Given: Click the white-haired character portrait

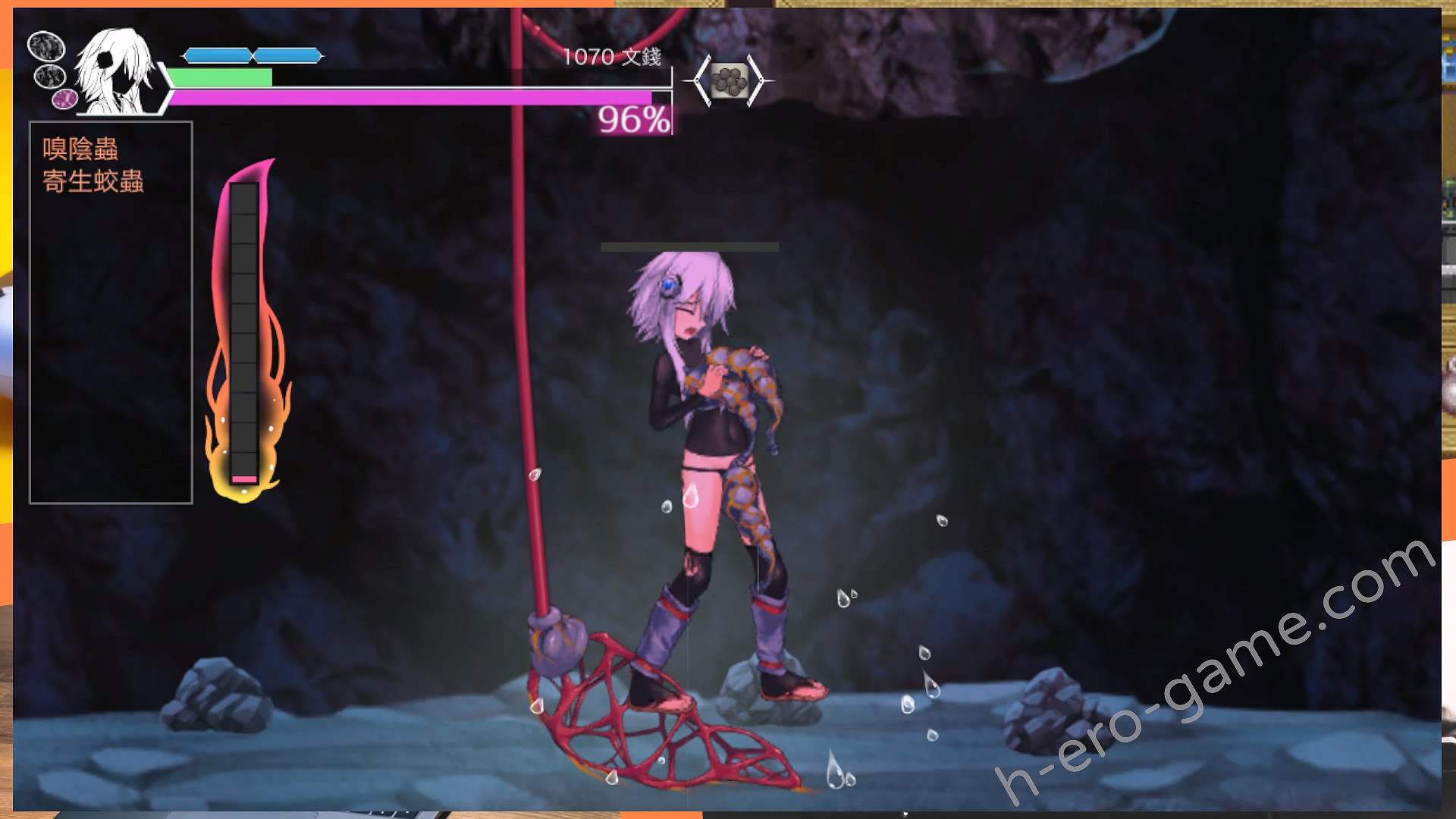Looking at the screenshot, I should tap(116, 71).
